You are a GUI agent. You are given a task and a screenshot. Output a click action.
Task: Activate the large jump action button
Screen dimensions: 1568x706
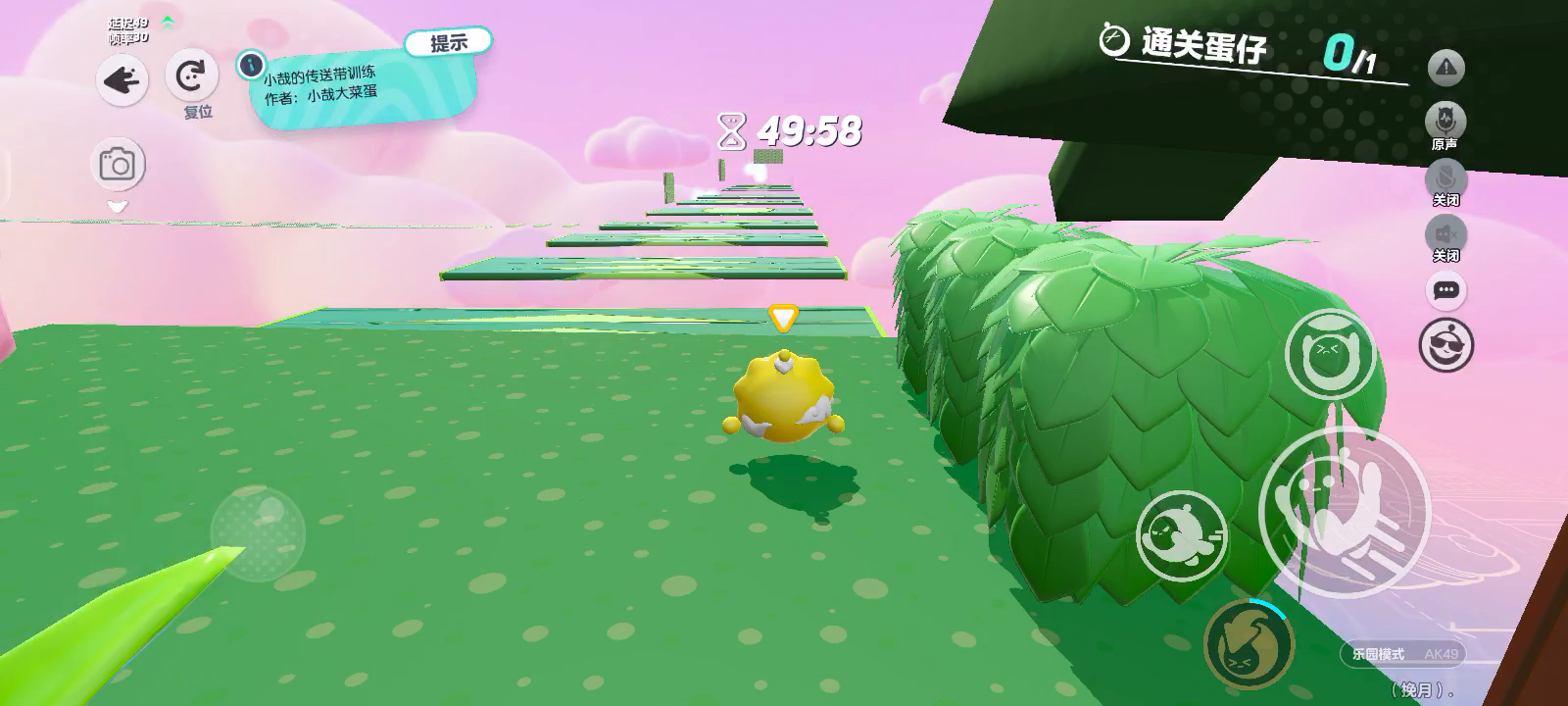(1344, 511)
